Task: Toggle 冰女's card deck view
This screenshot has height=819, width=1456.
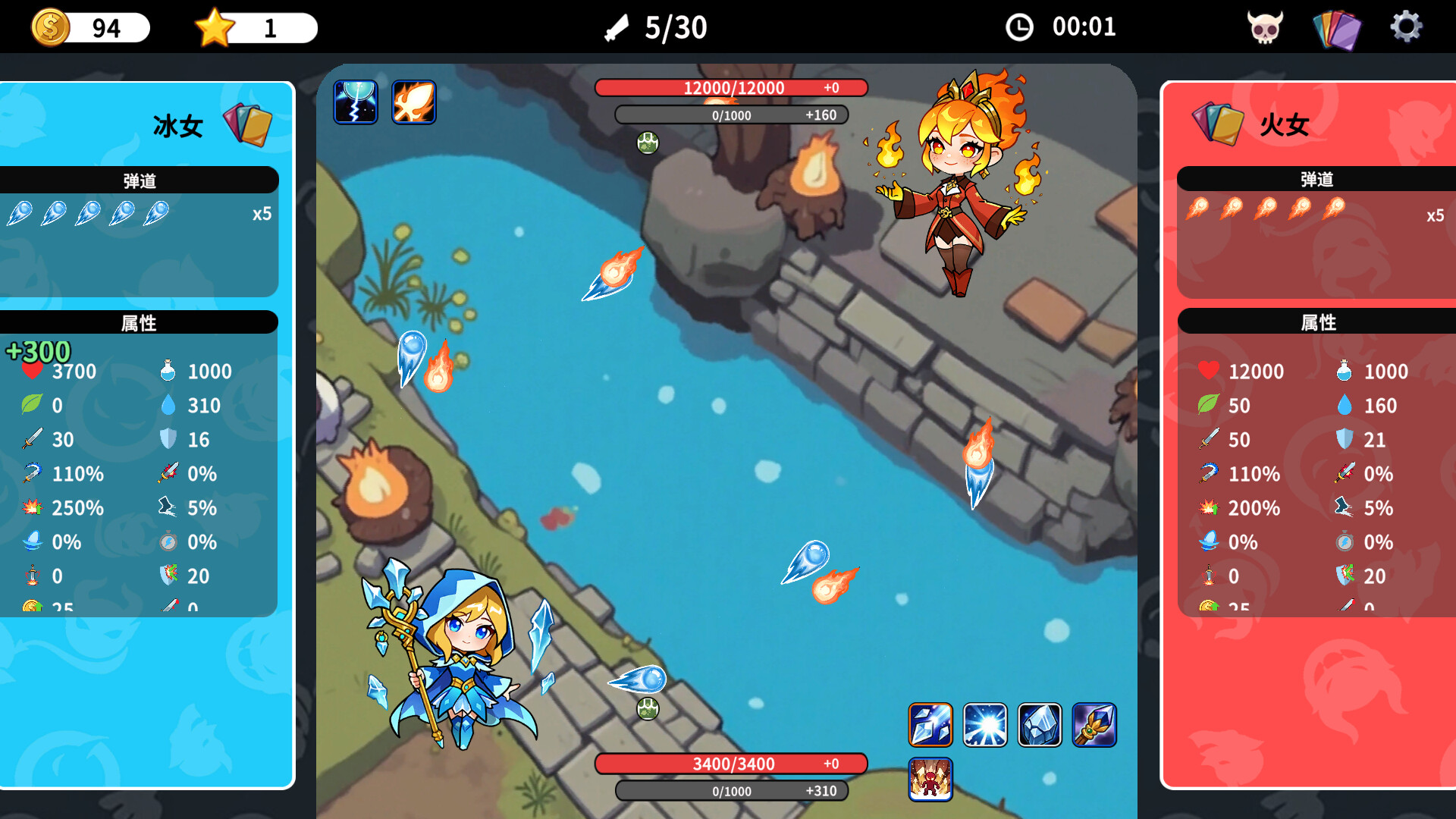Action: click(x=248, y=124)
